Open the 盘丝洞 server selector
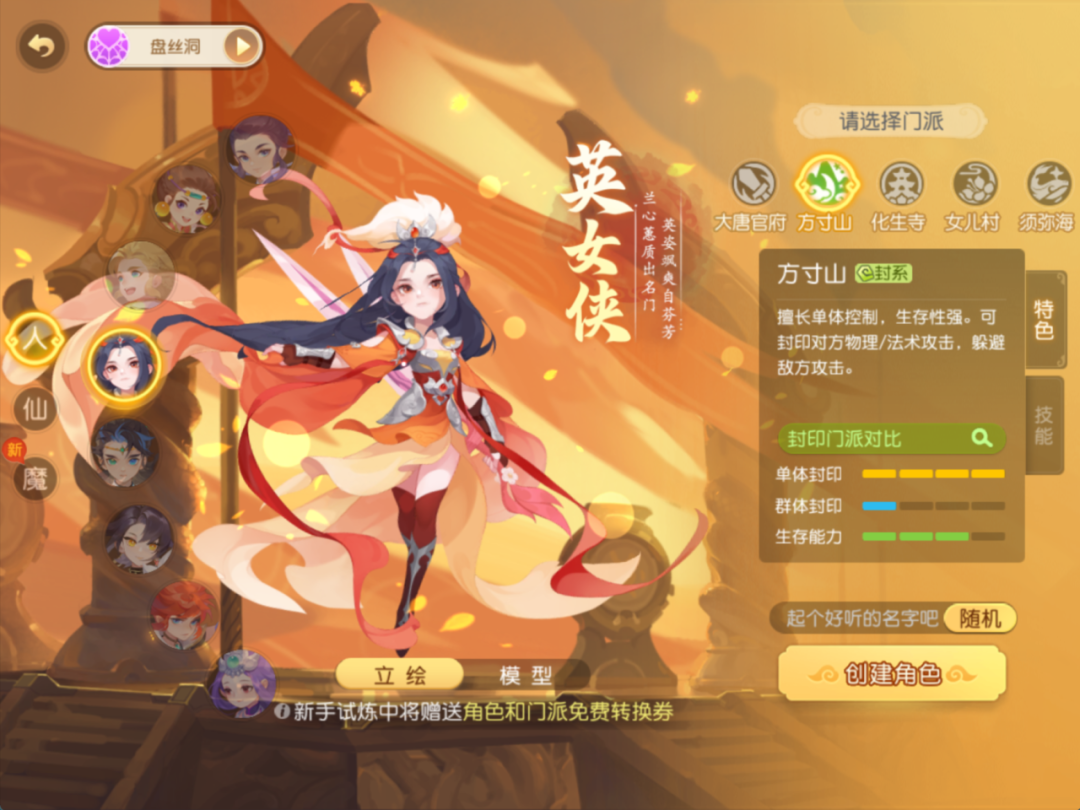Image resolution: width=1080 pixels, height=810 pixels. [175, 46]
